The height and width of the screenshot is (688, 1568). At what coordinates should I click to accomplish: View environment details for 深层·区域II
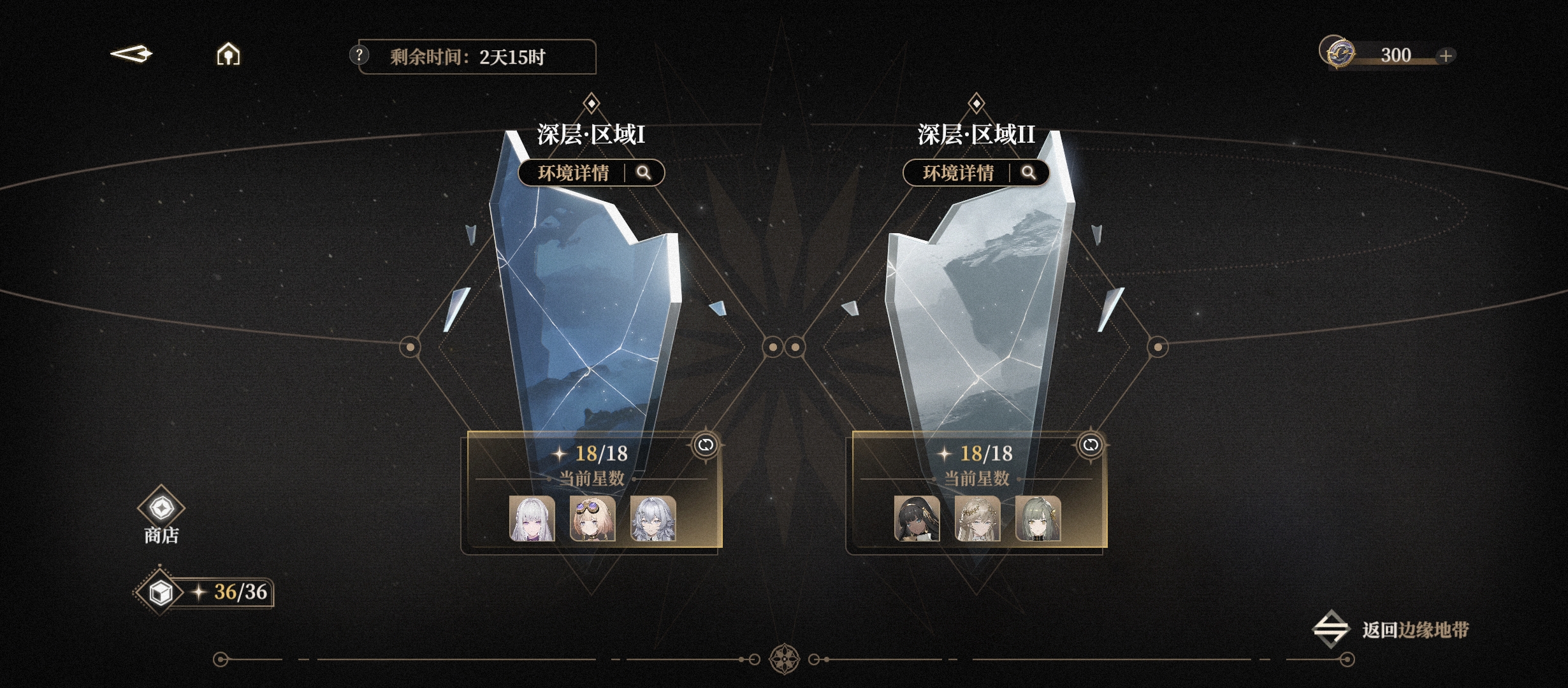point(976,173)
